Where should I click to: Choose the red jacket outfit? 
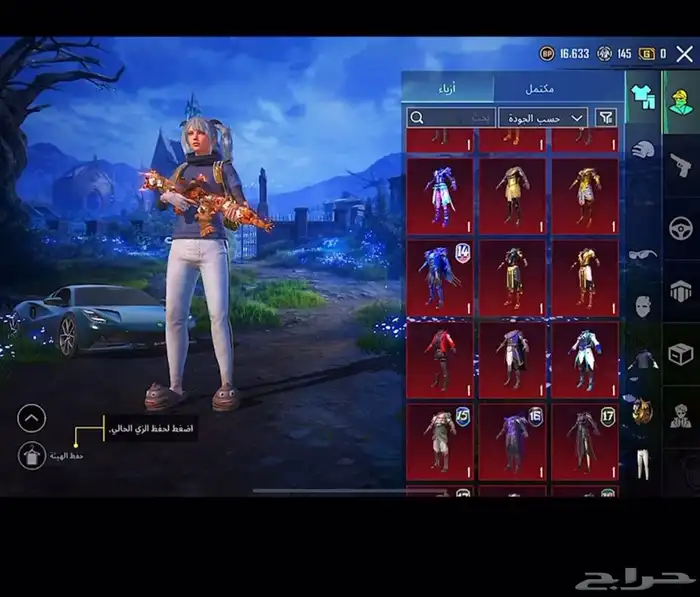(440, 358)
